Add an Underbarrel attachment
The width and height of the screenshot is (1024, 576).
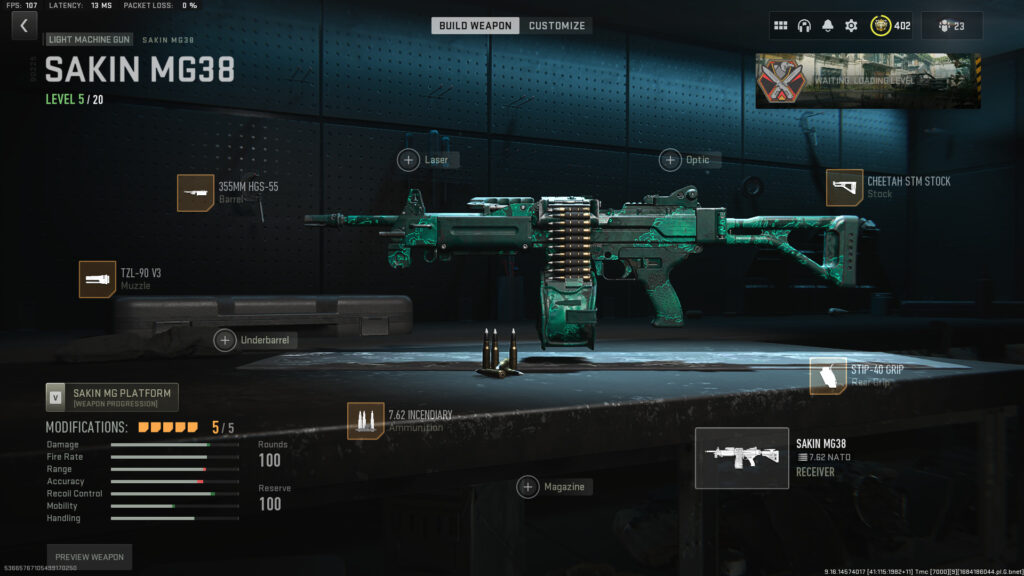(226, 340)
